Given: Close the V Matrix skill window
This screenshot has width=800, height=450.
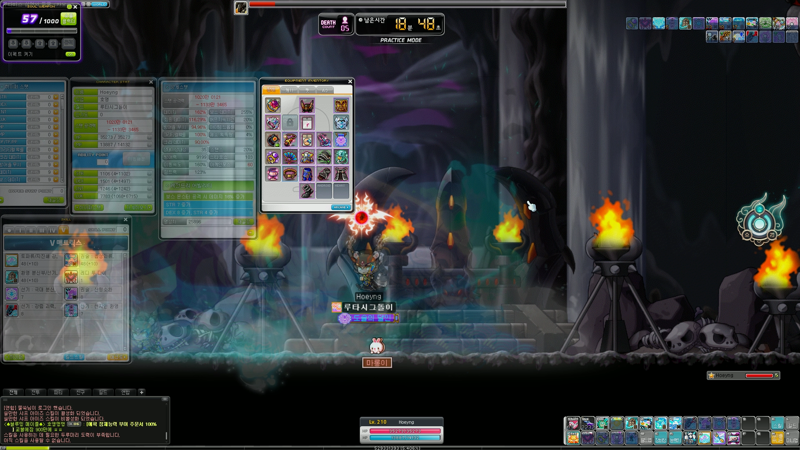Looking at the screenshot, I should coord(126,220).
